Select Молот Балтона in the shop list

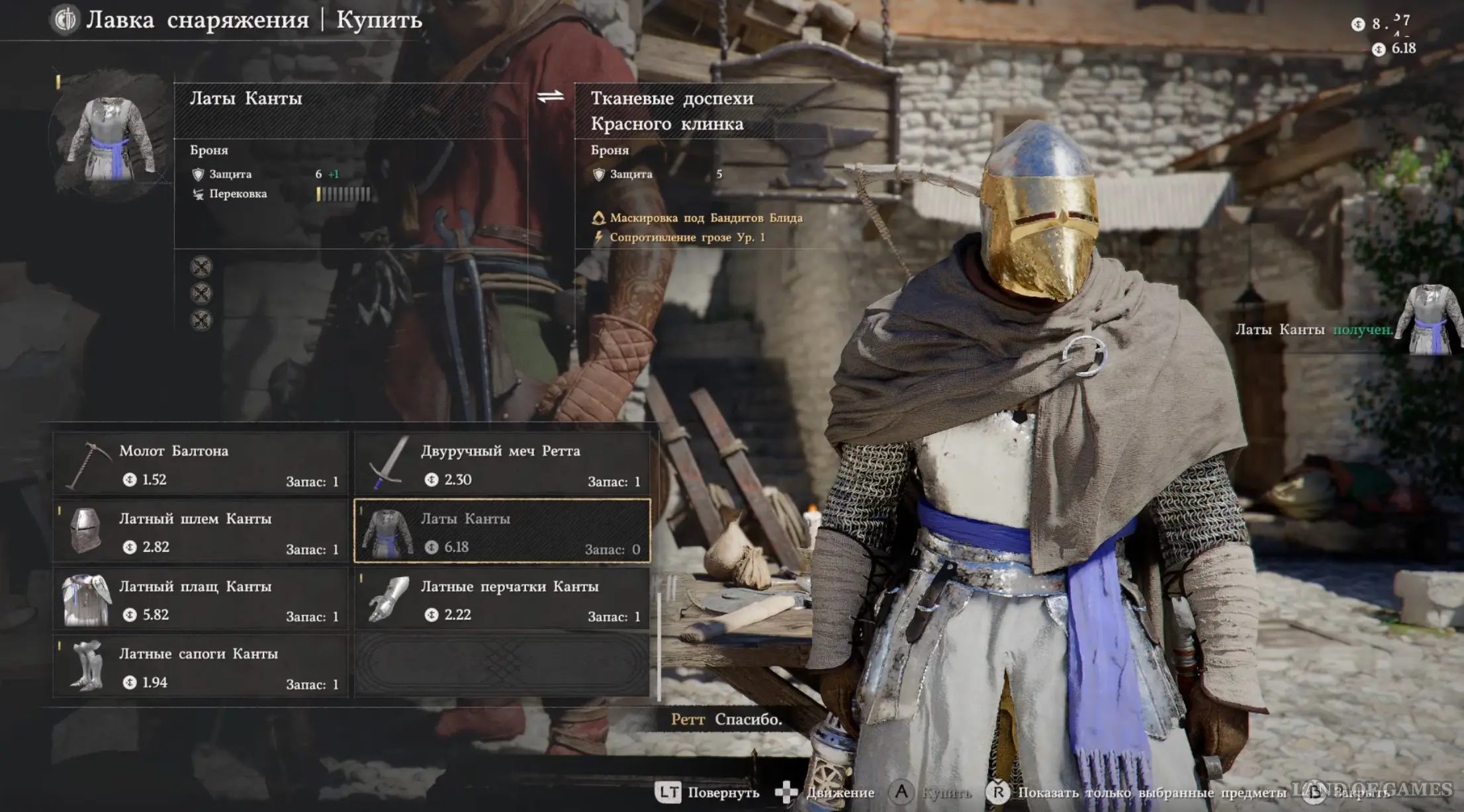click(x=200, y=464)
